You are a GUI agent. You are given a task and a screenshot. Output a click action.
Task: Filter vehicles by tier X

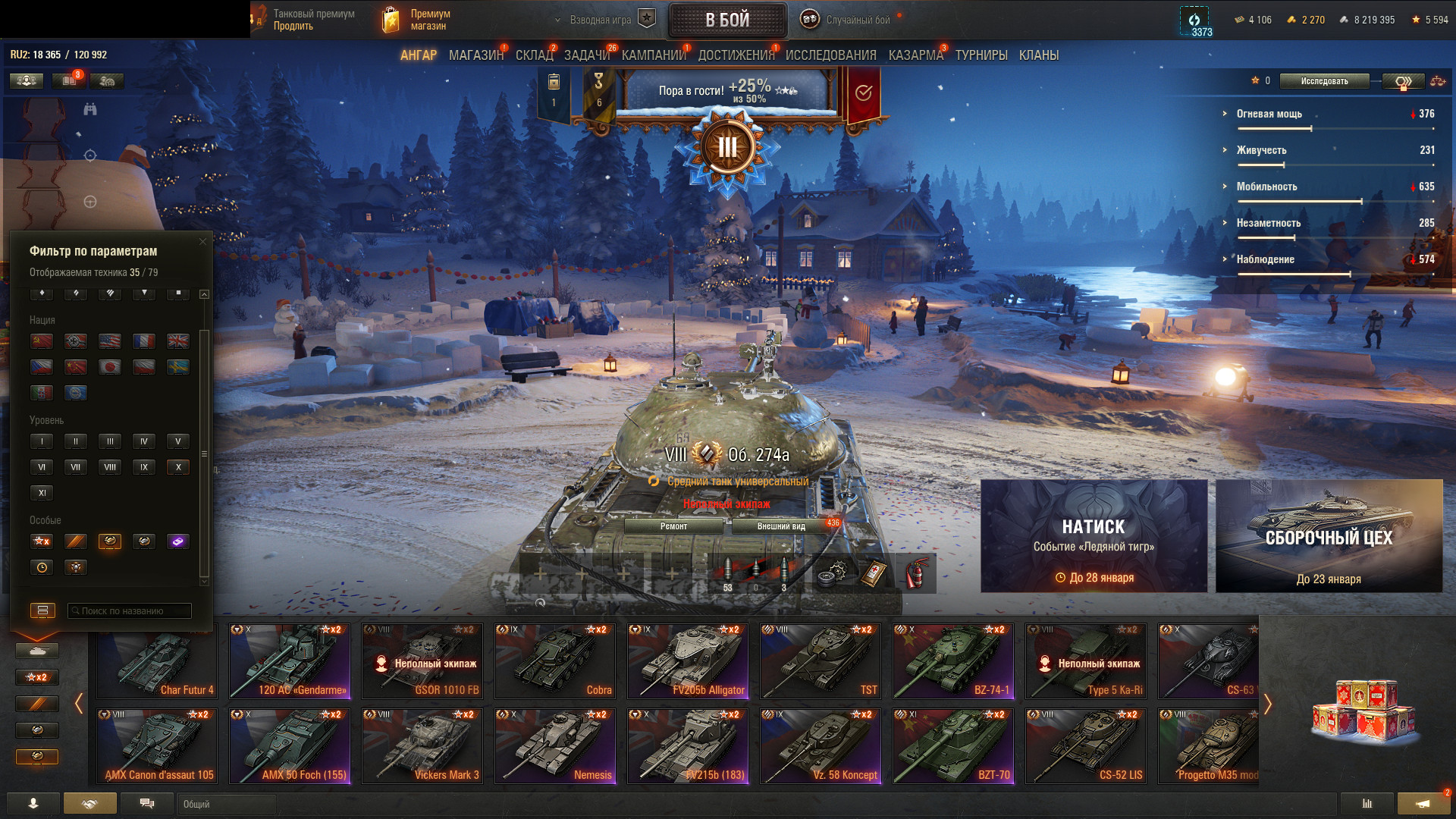pyautogui.click(x=178, y=467)
